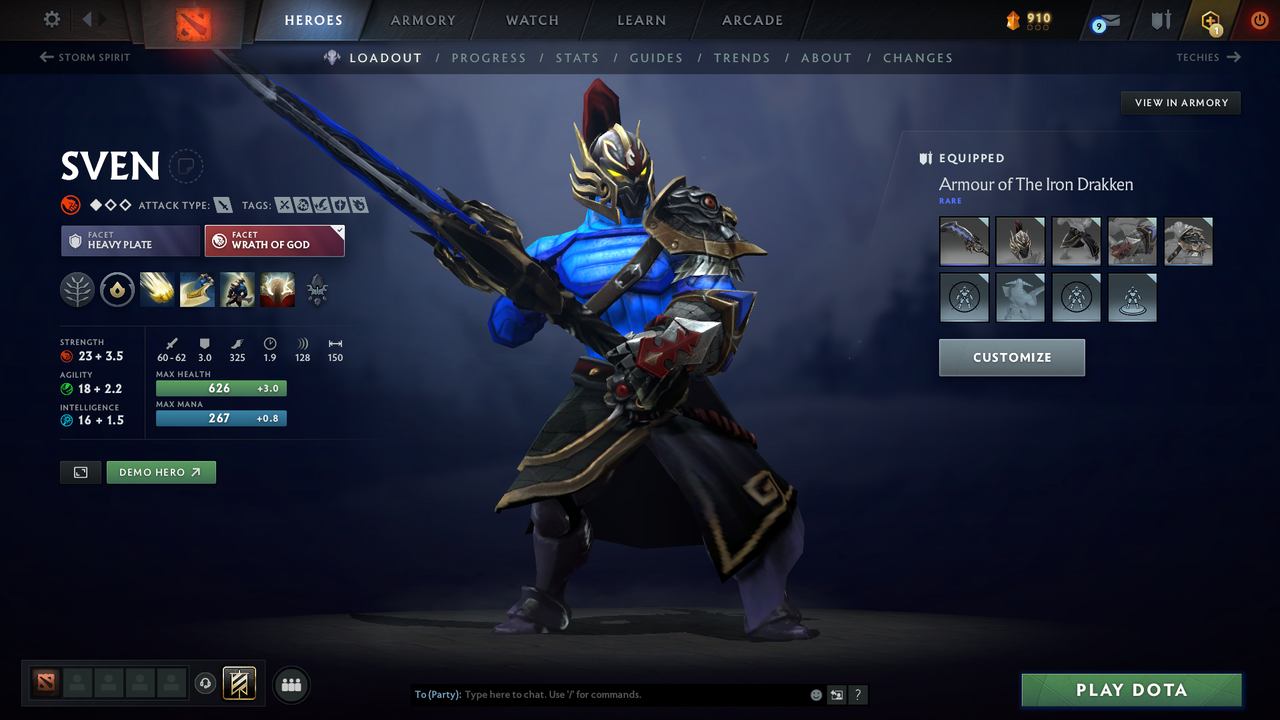Select the Heavy Plate facet

point(130,240)
